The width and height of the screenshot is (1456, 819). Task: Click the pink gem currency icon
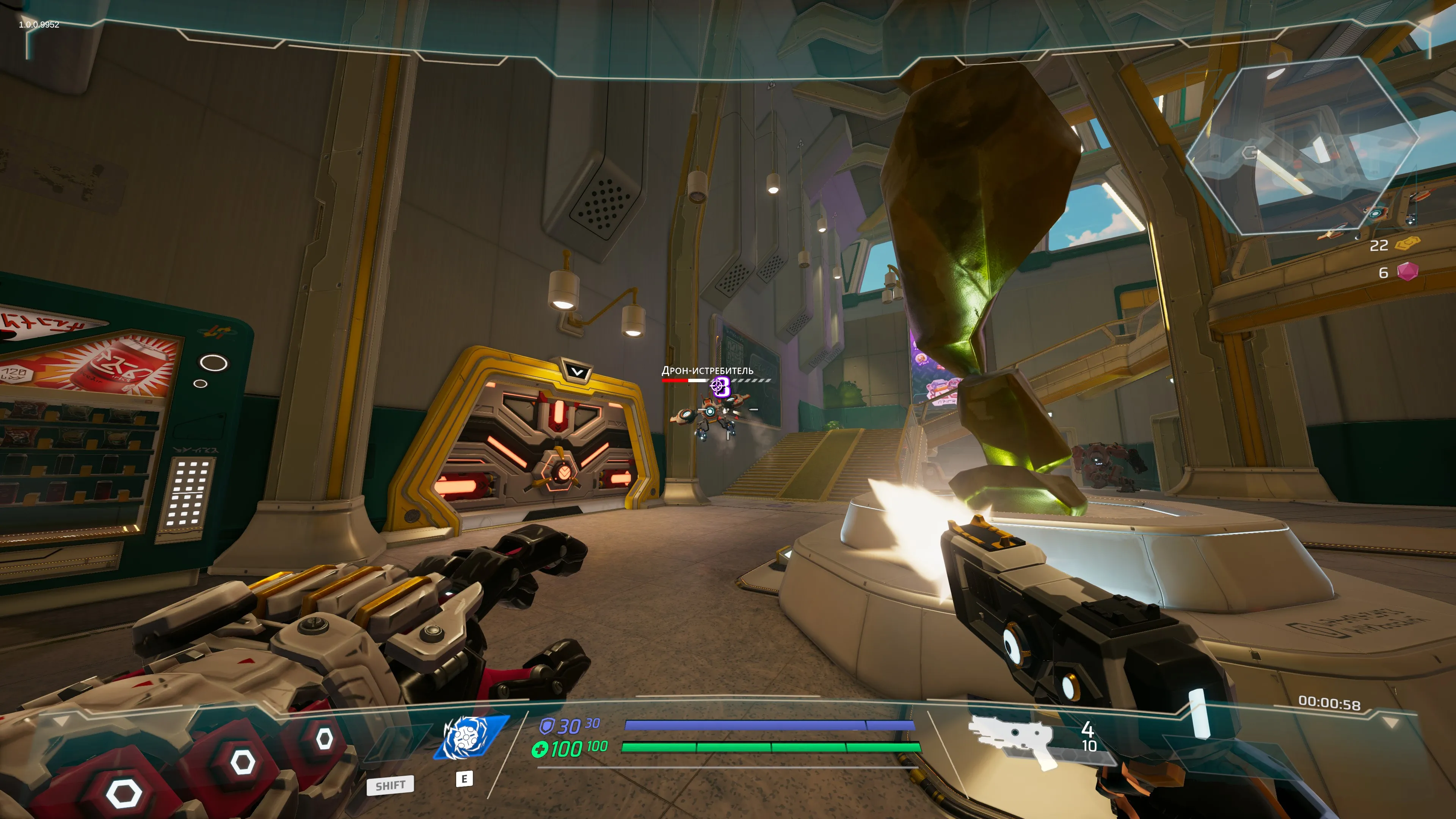click(x=1407, y=272)
